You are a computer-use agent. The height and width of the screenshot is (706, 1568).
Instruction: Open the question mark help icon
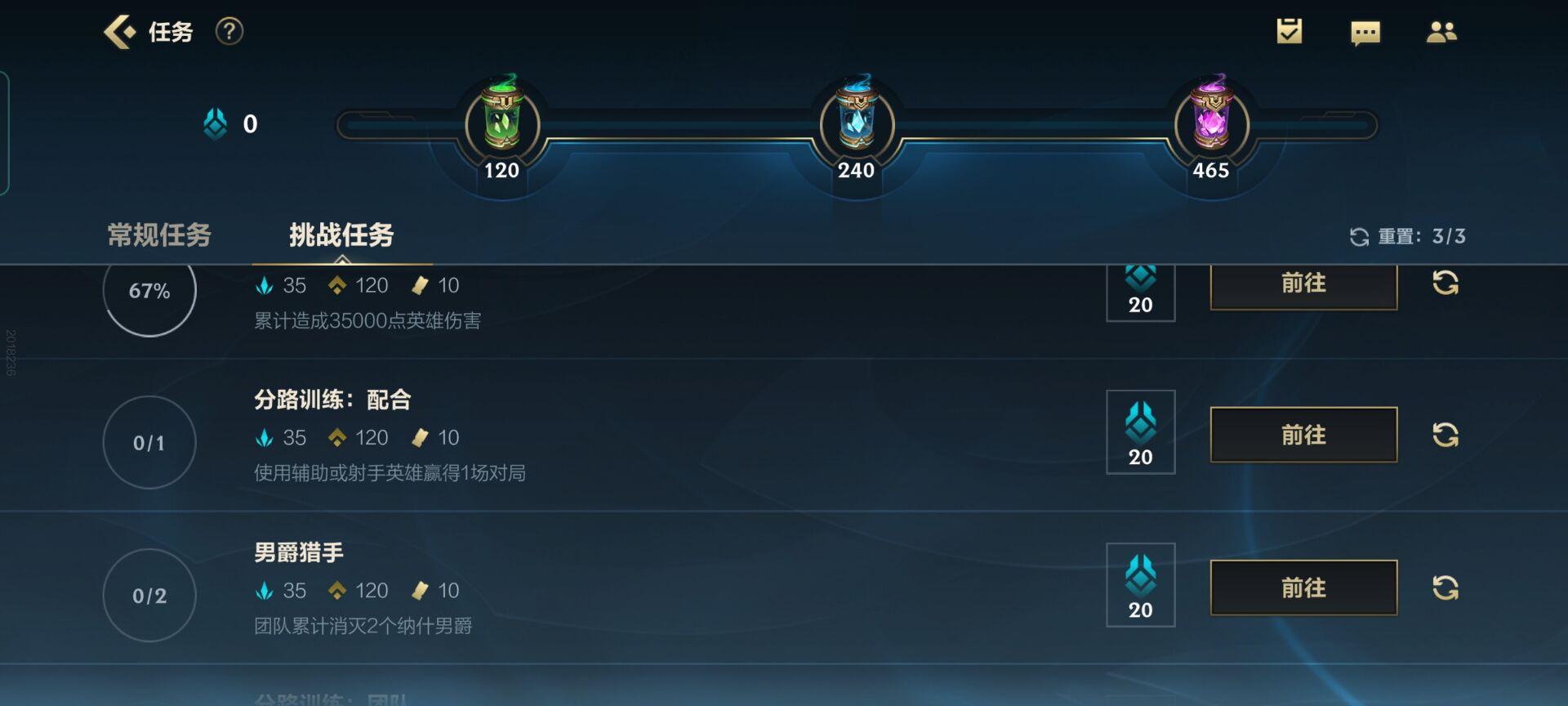pyautogui.click(x=229, y=32)
